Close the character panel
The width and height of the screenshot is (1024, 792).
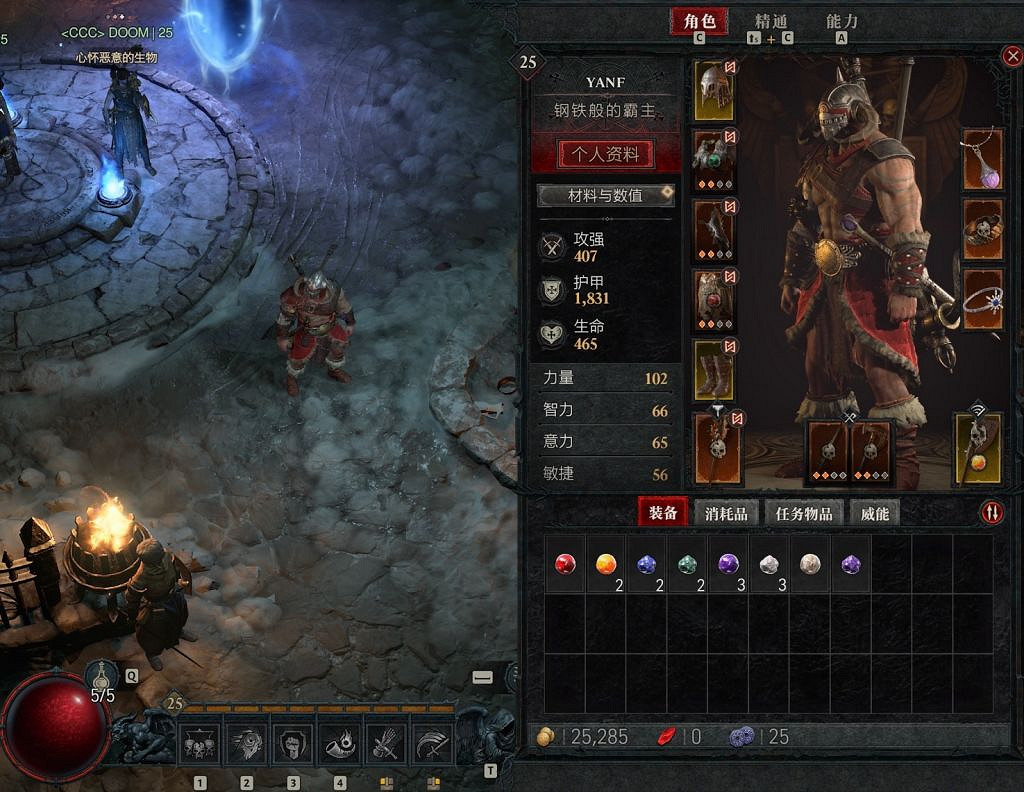pos(1012,57)
